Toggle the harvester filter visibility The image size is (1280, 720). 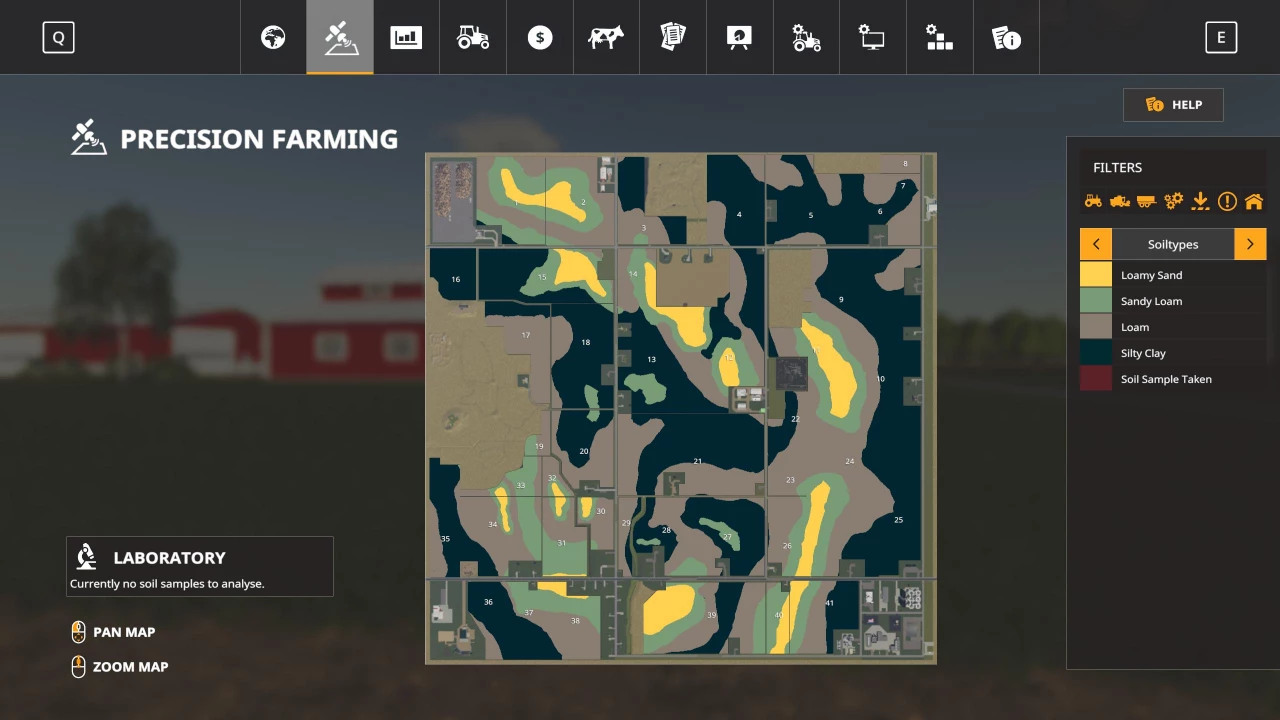[x=1119, y=200]
